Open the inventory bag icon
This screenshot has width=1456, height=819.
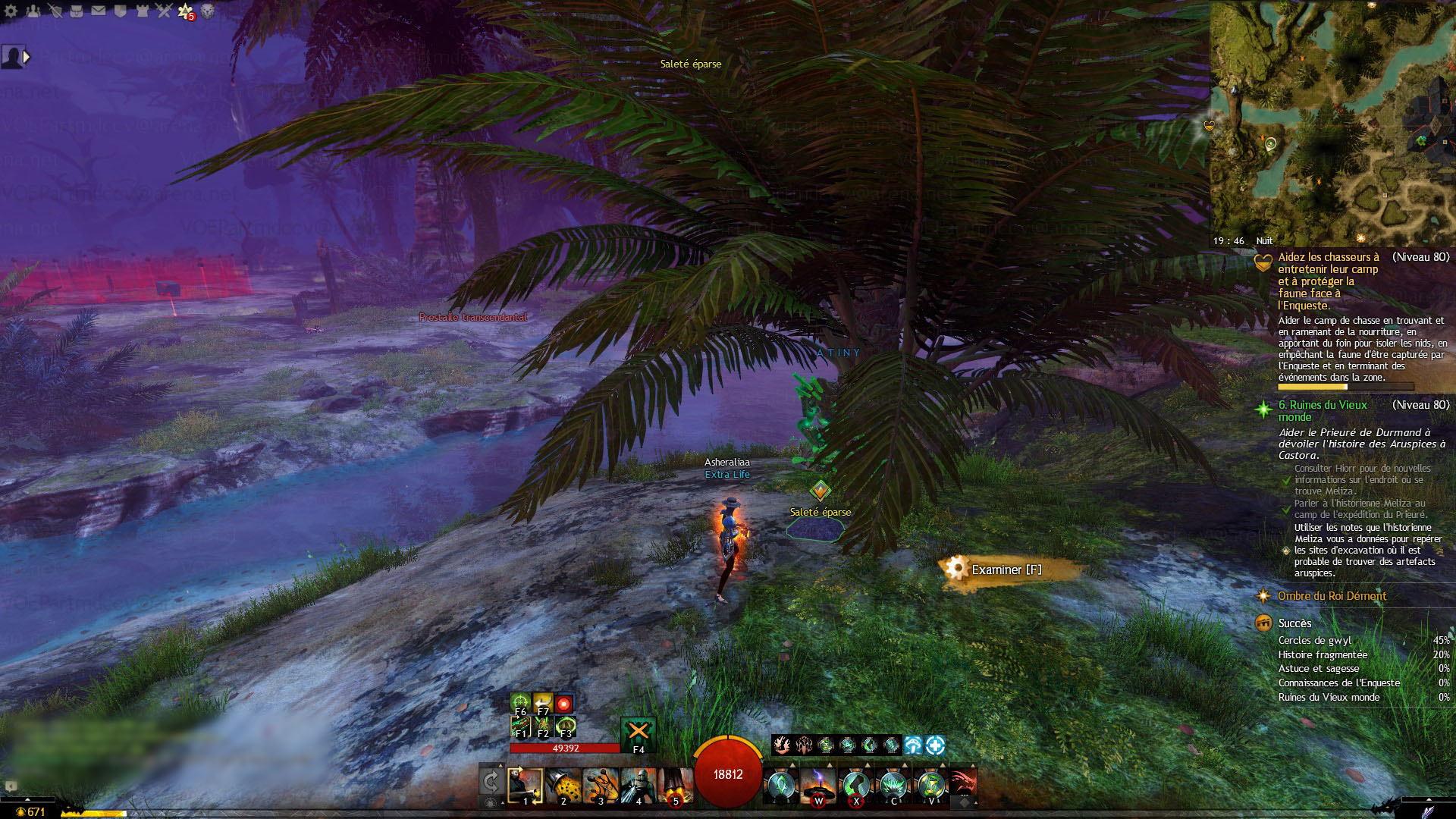pos(77,11)
